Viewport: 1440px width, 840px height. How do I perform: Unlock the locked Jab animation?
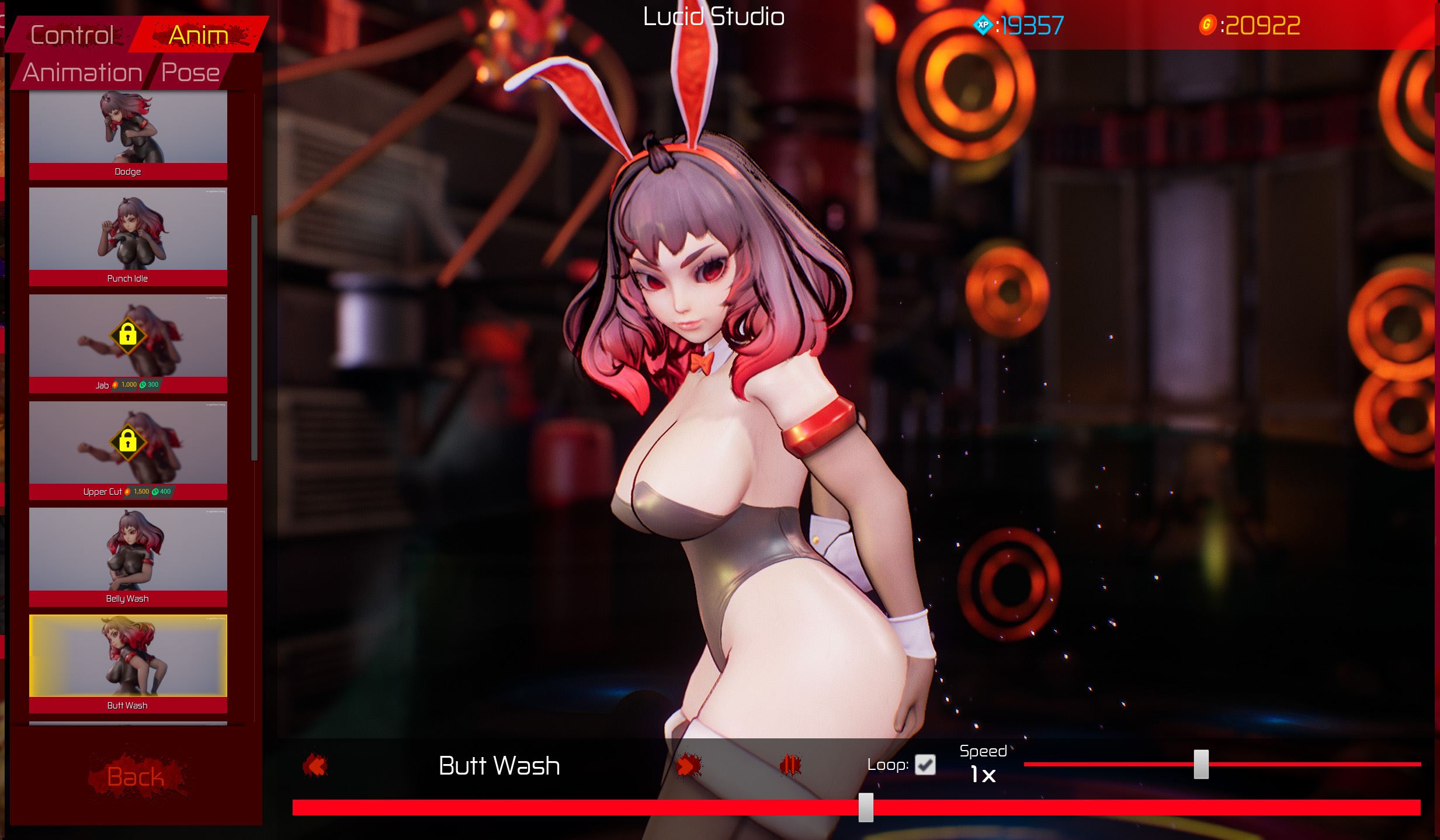128,337
